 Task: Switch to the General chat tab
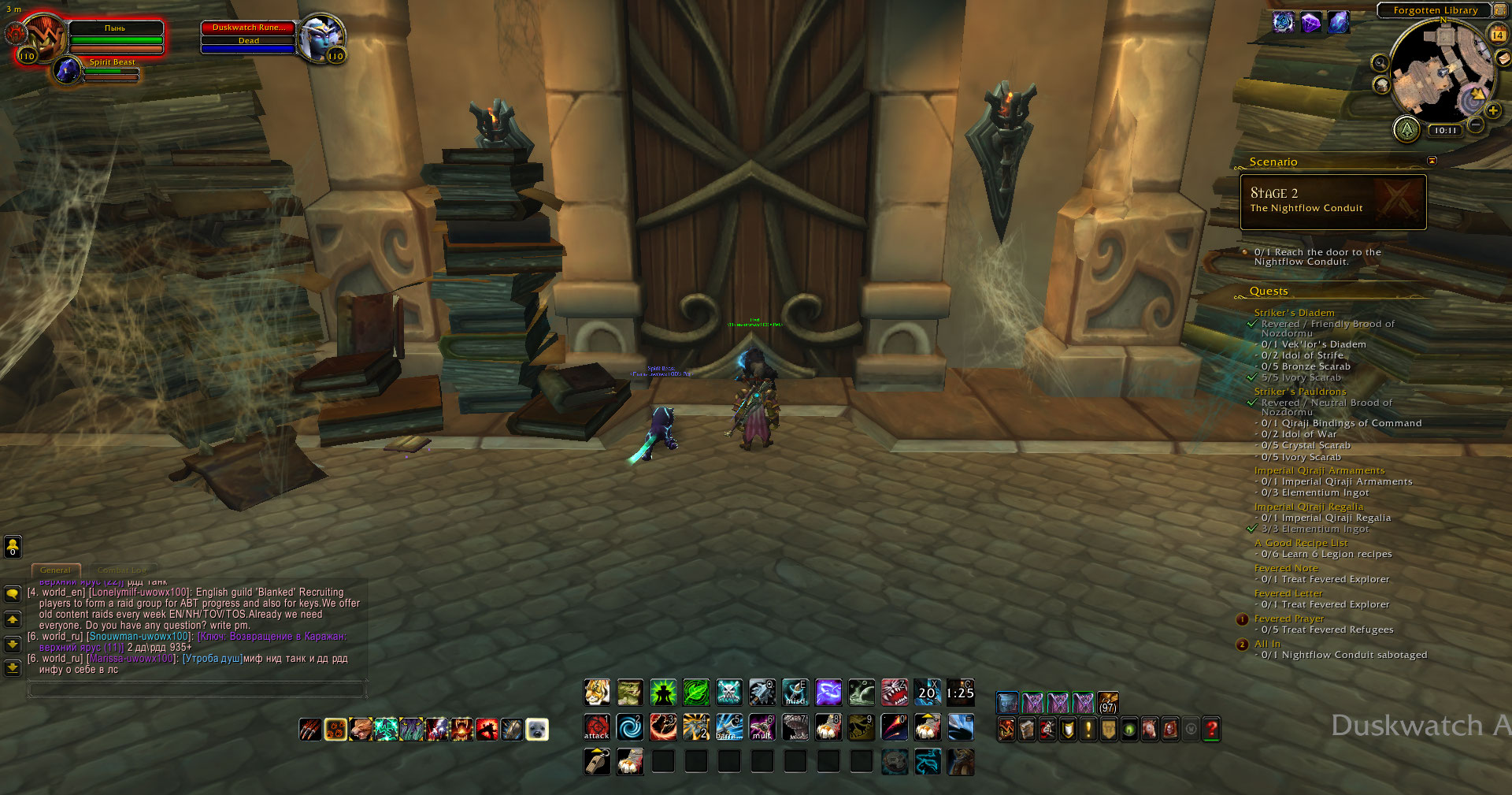coord(55,570)
